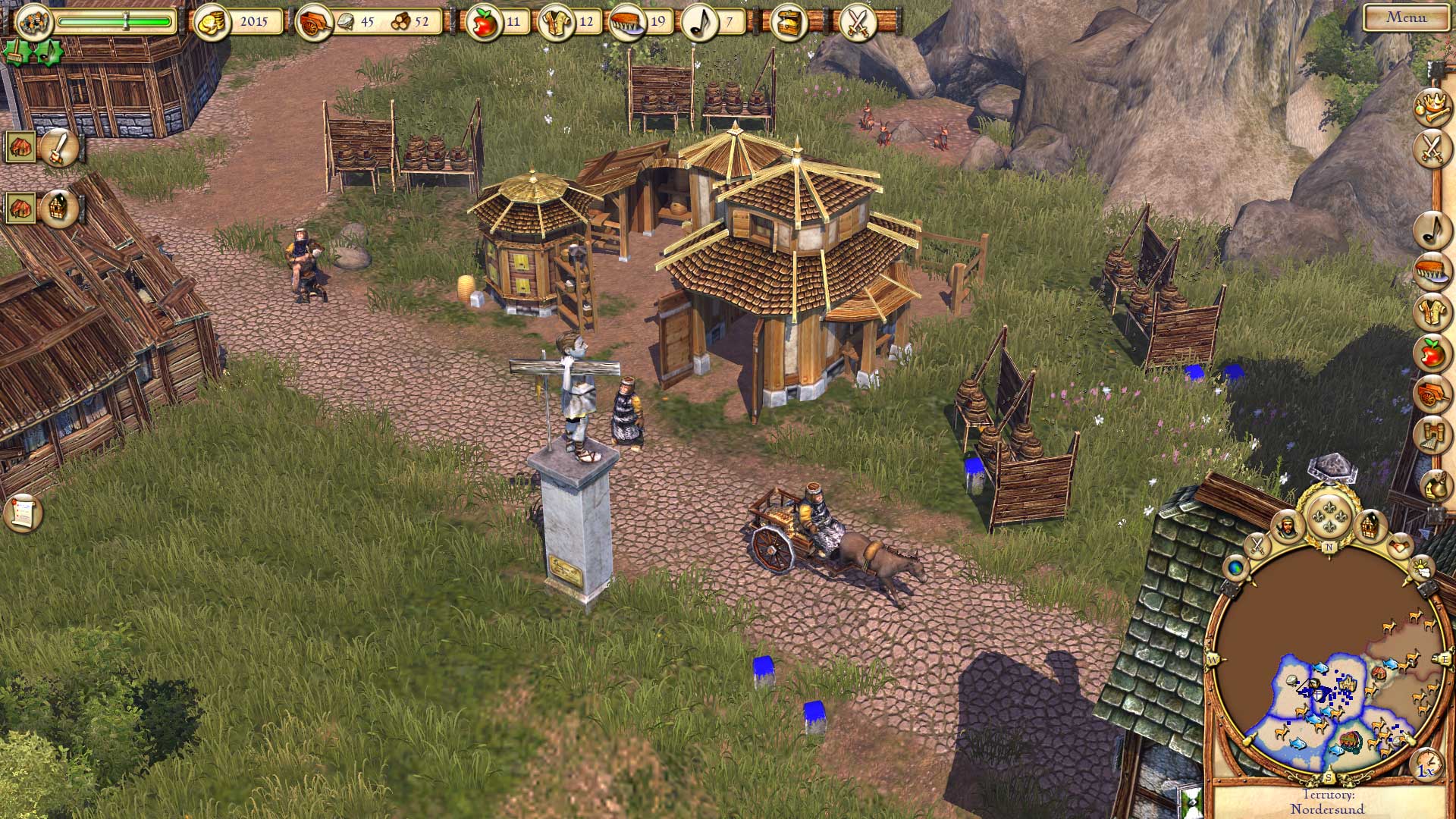Open the crossed swords button beside the minimap
Screen dimensions: 1456x819
(1257, 544)
